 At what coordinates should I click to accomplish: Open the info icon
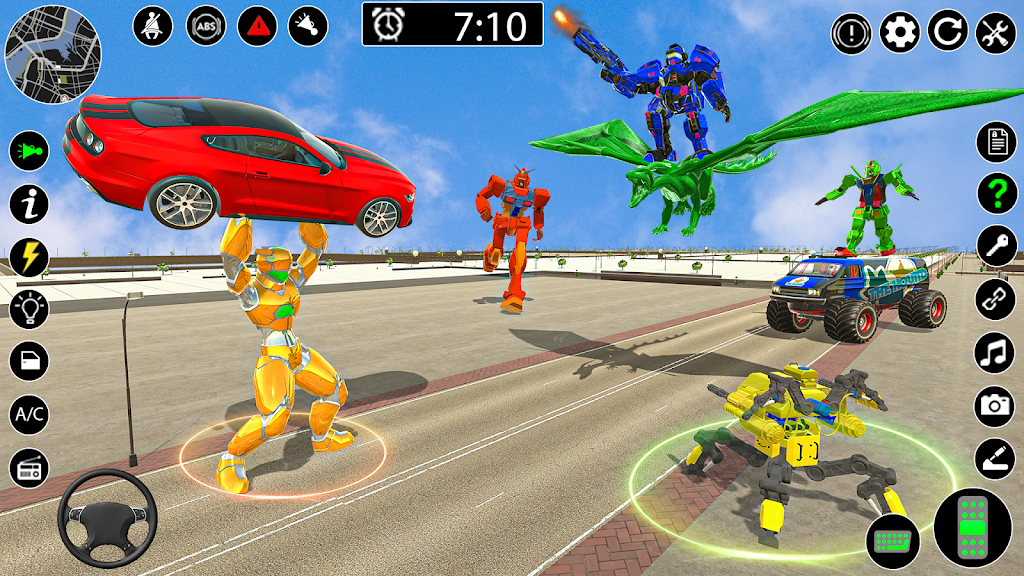pos(29,204)
